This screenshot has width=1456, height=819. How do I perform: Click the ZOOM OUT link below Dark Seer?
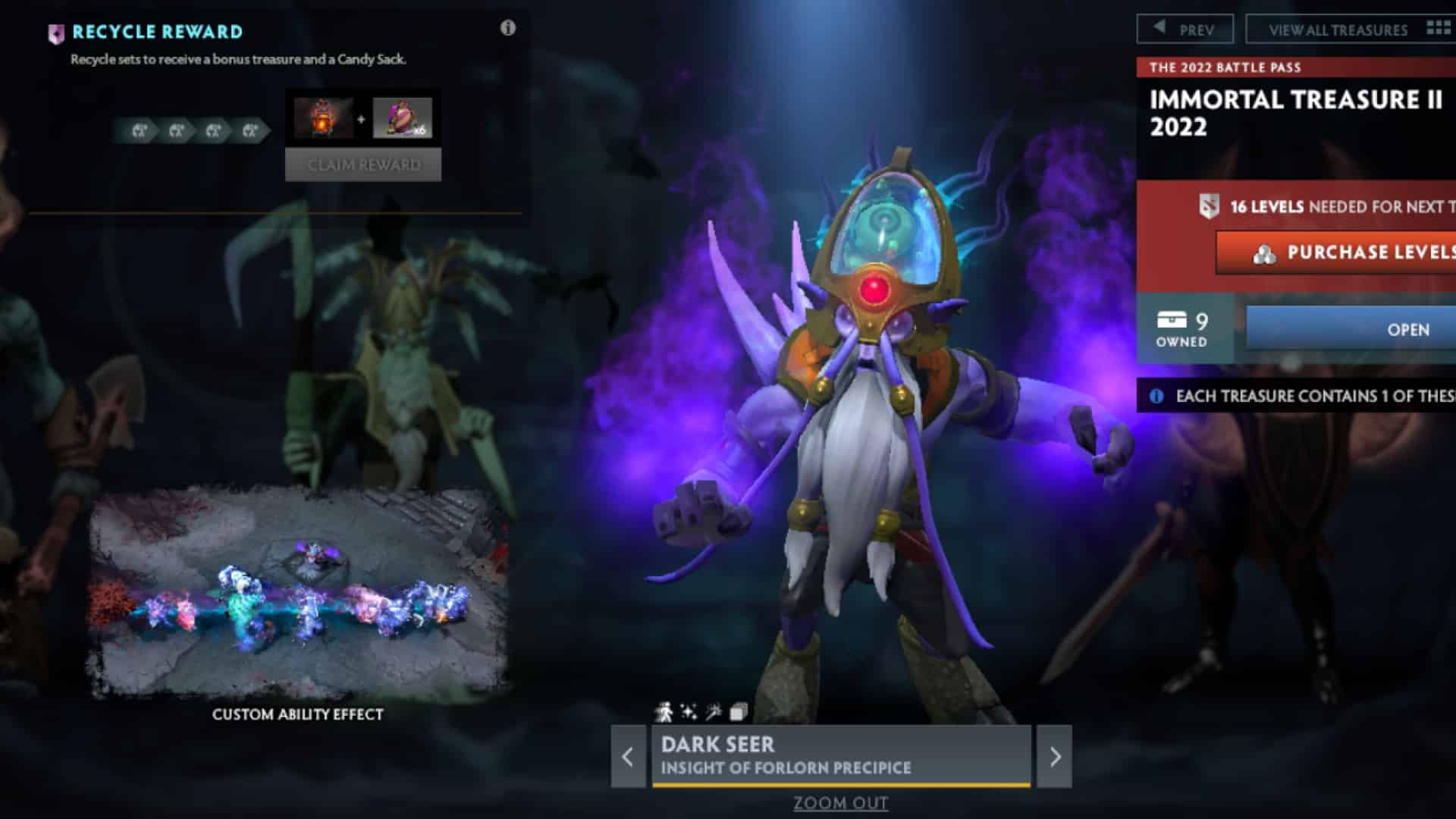(840, 802)
